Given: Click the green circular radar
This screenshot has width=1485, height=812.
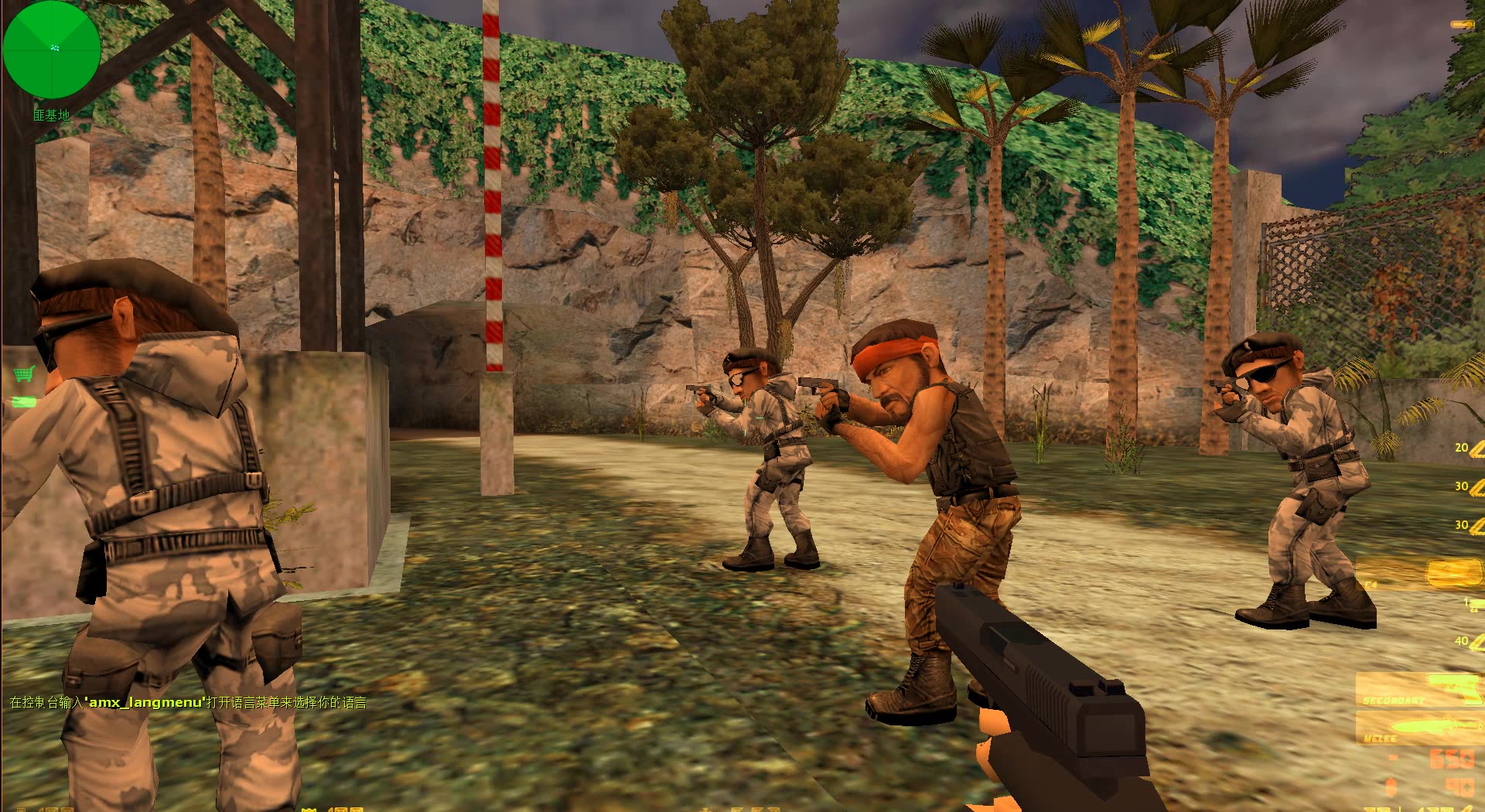Looking at the screenshot, I should coord(52,49).
